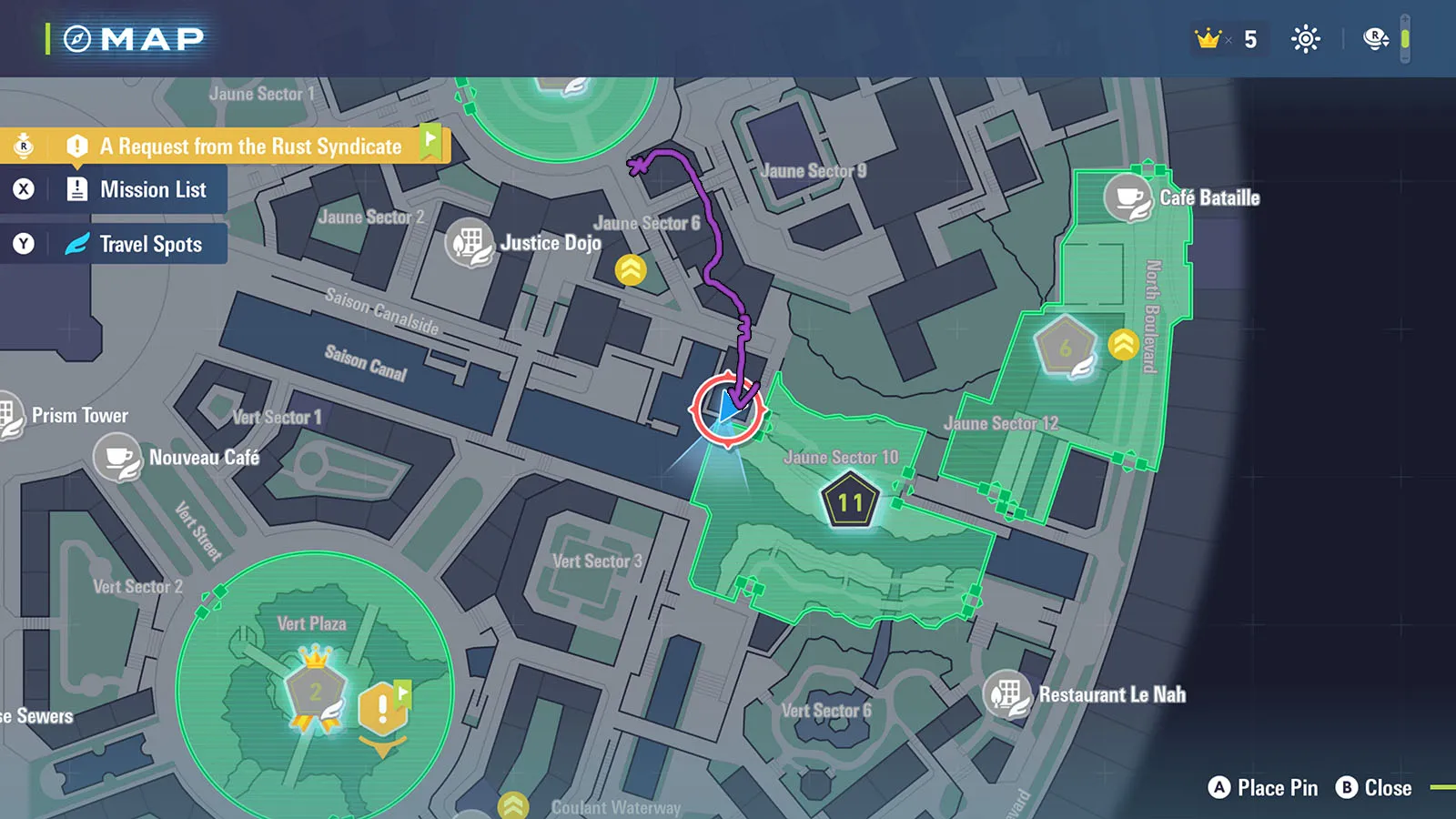Click the yellow chevron marker near Justice Dojo
Image resolution: width=1456 pixels, height=819 pixels.
[x=631, y=269]
